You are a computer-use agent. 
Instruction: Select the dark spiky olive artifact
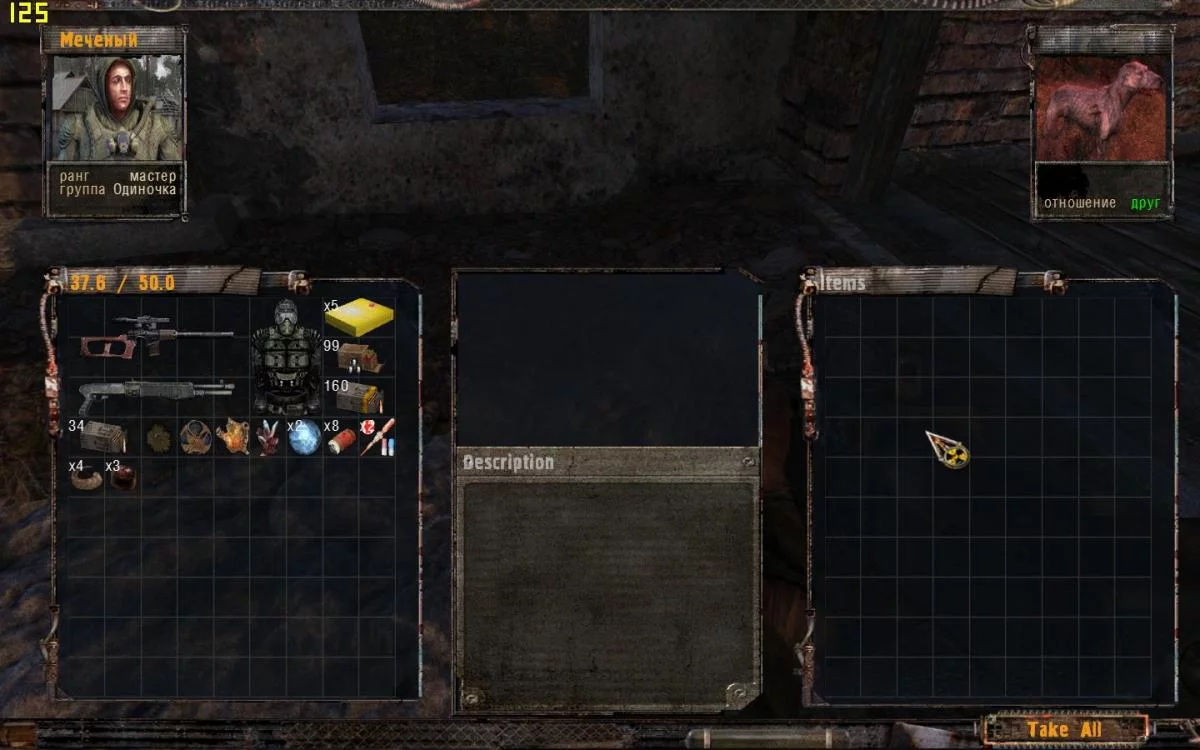158,437
